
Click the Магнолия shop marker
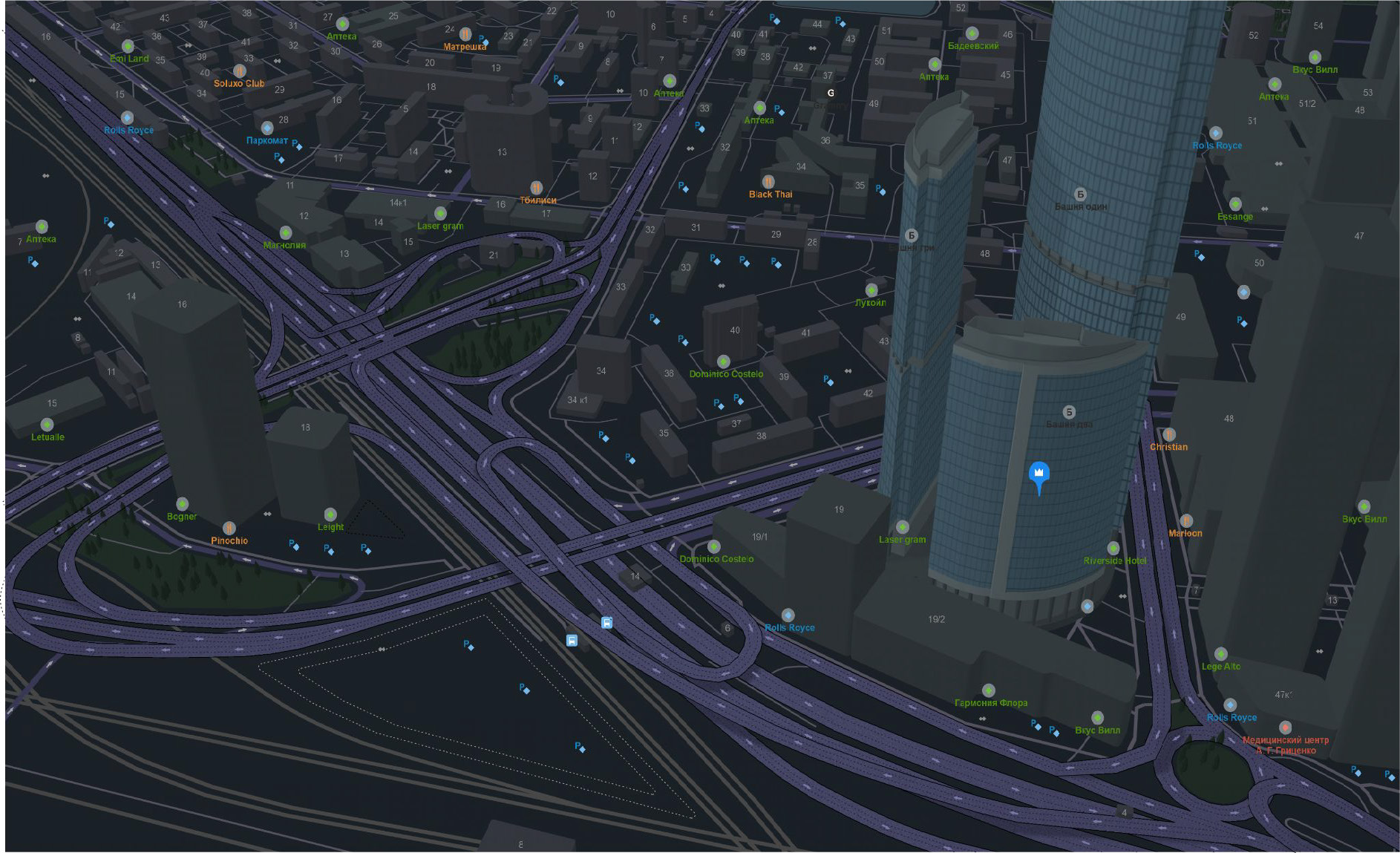tap(285, 233)
